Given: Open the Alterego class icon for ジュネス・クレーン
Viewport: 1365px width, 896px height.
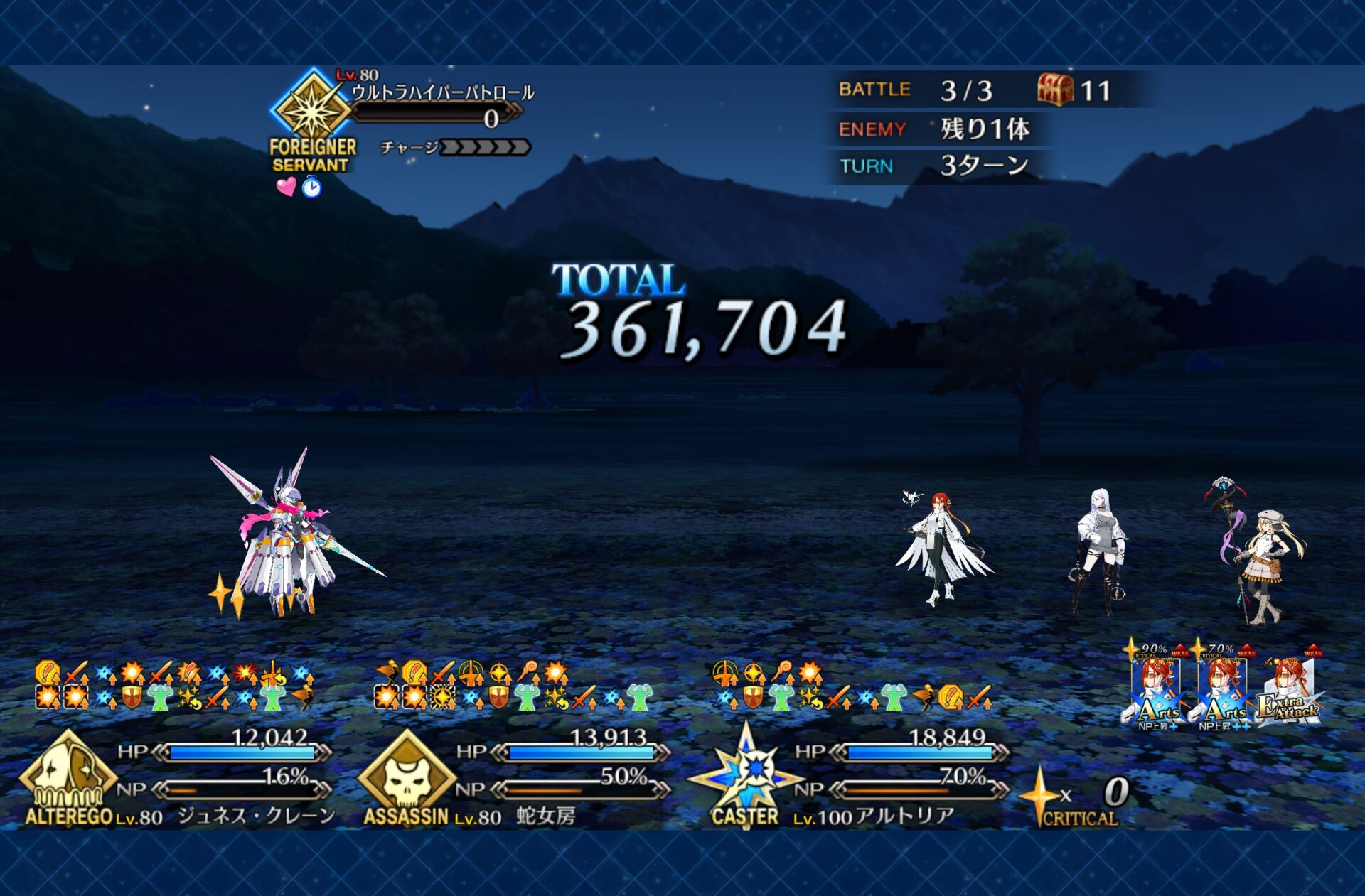Looking at the screenshot, I should pyautogui.click(x=67, y=776).
